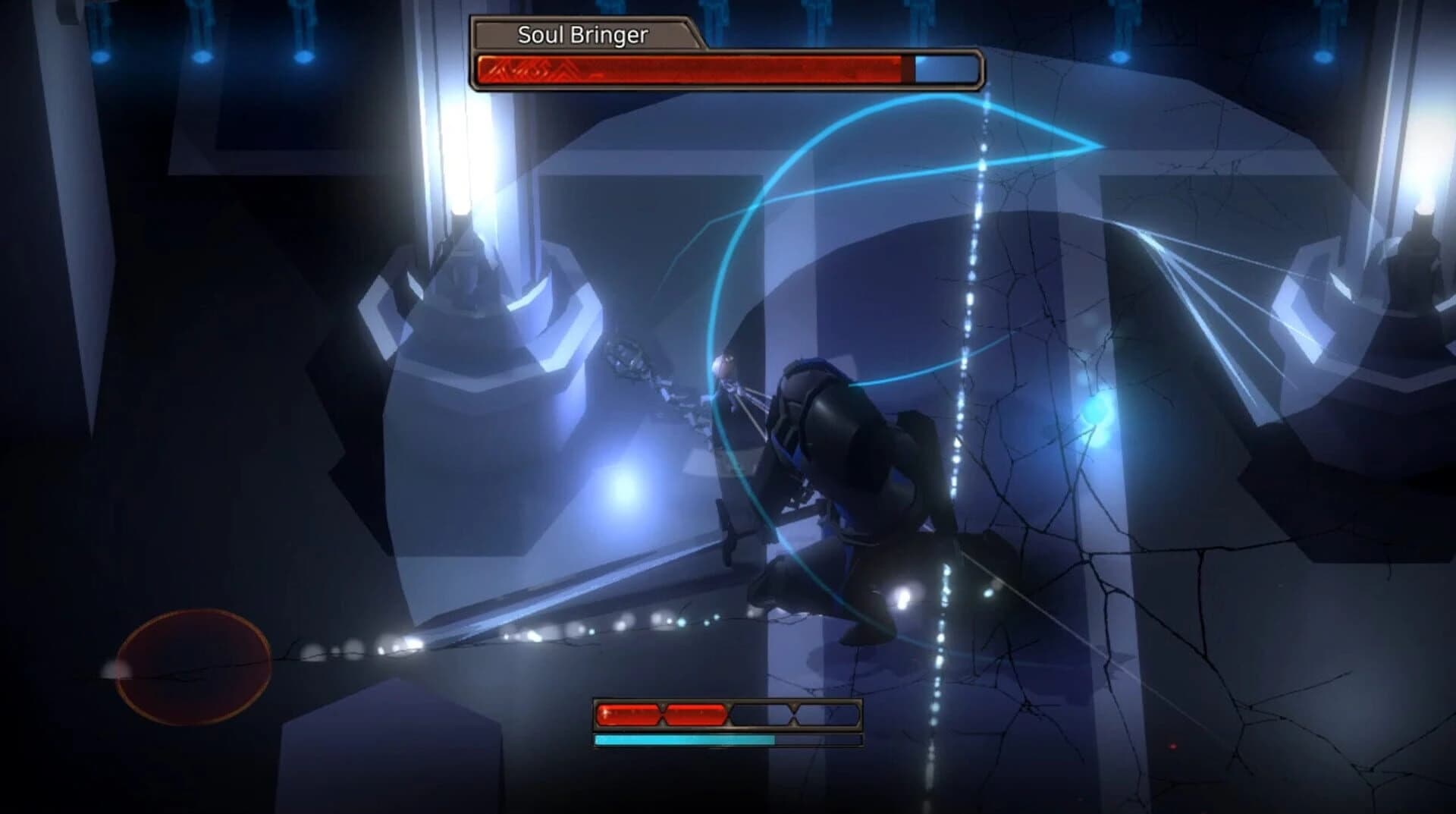Click the Soul Bringer name plate
Screen dimensions: 1456x814
pyautogui.click(x=582, y=33)
